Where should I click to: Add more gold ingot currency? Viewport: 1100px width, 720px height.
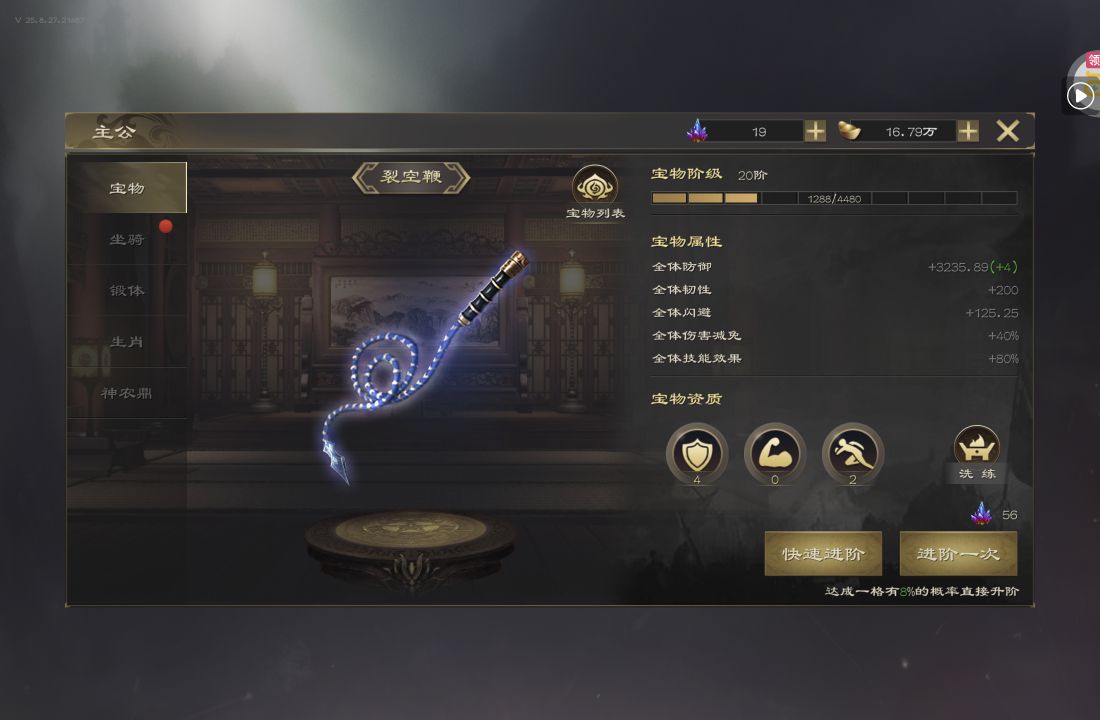(x=968, y=131)
